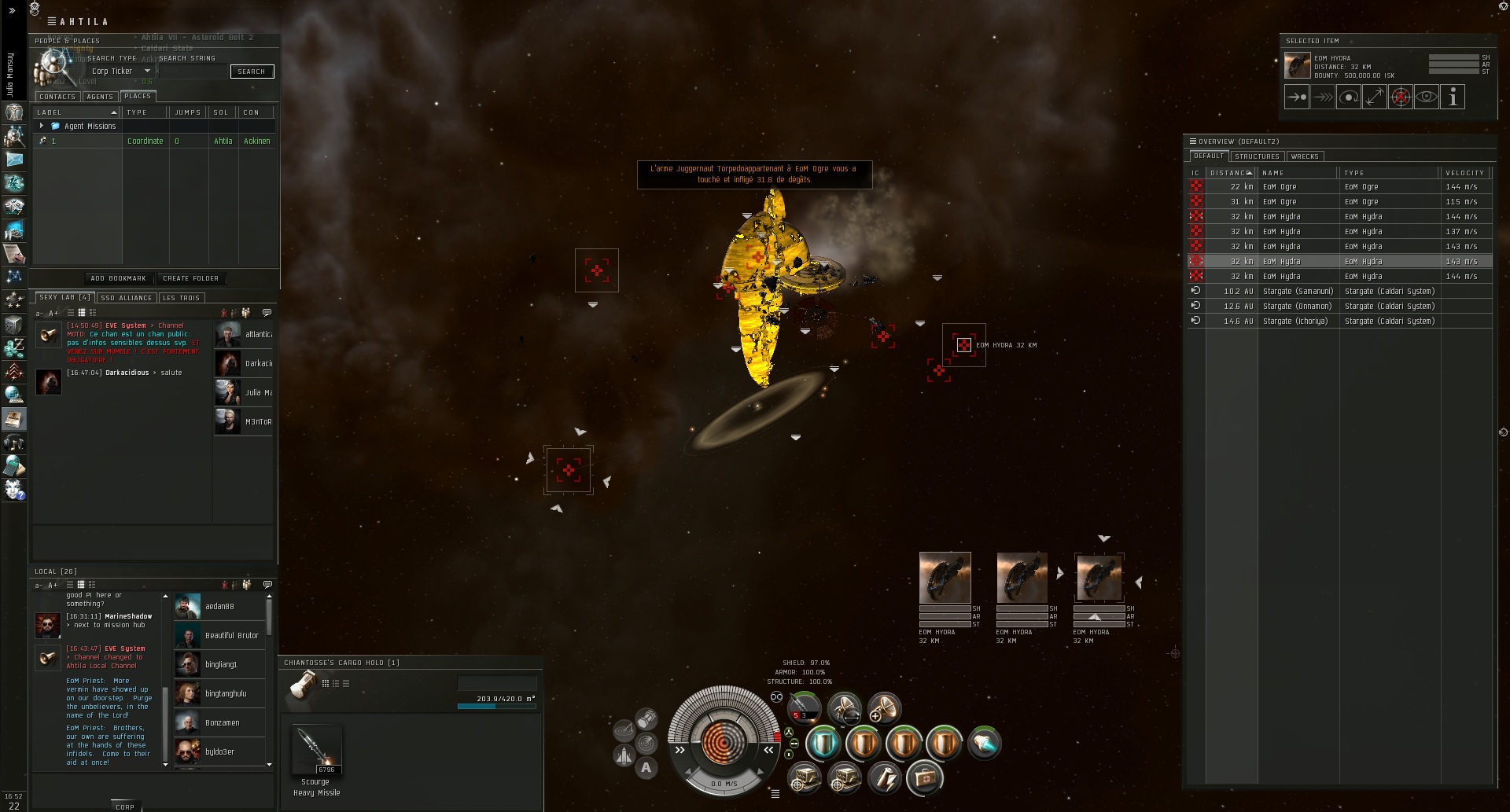Click the Show Info button for selected item
1510x812 pixels.
[1453, 97]
